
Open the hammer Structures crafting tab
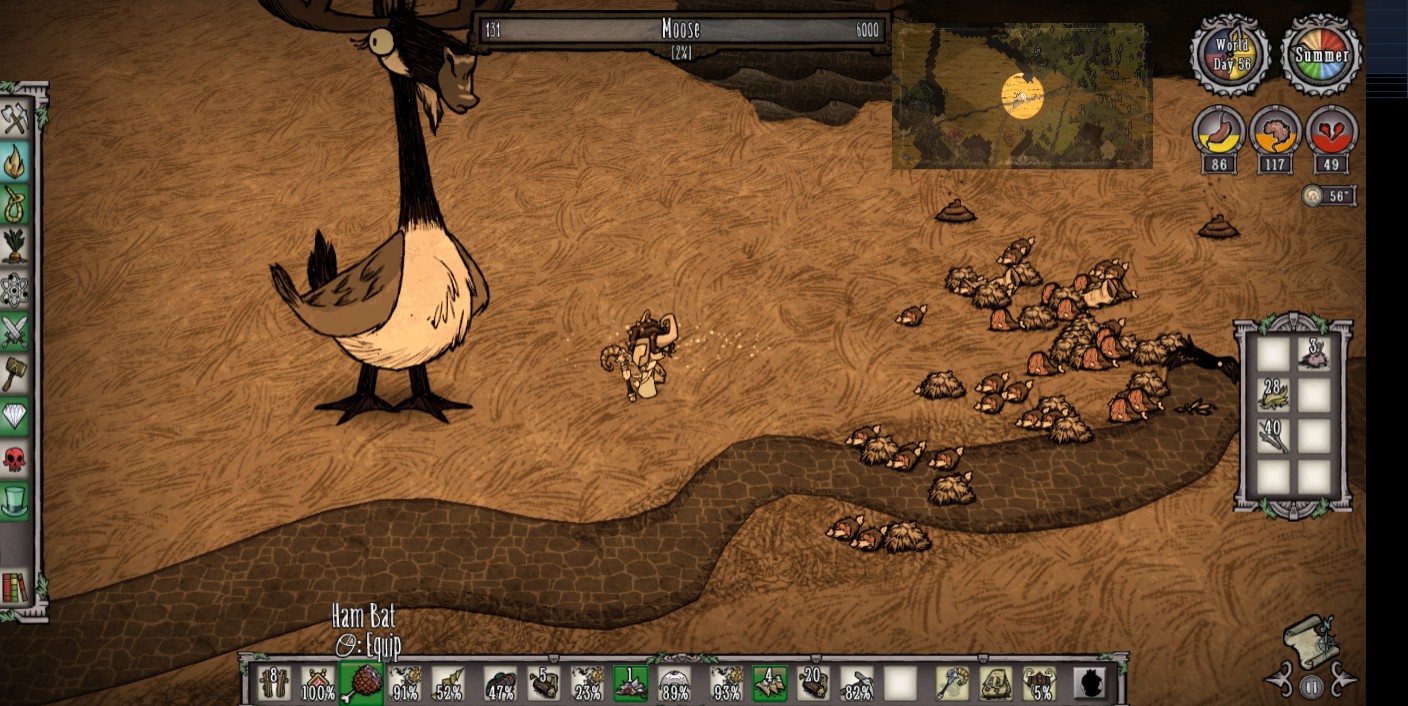click(x=15, y=374)
